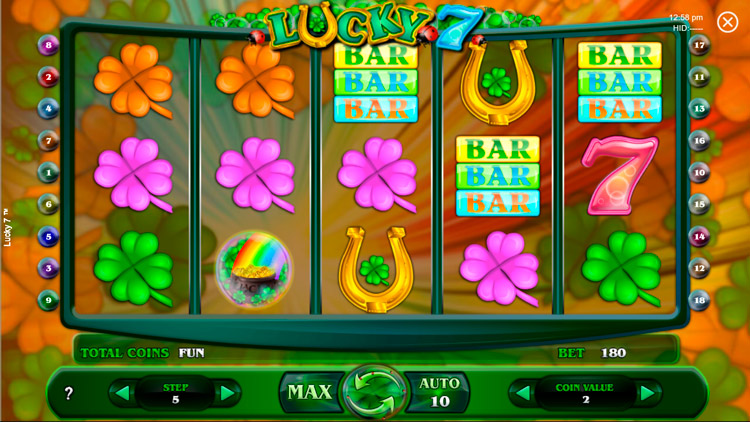Open the help question mark

69,394
